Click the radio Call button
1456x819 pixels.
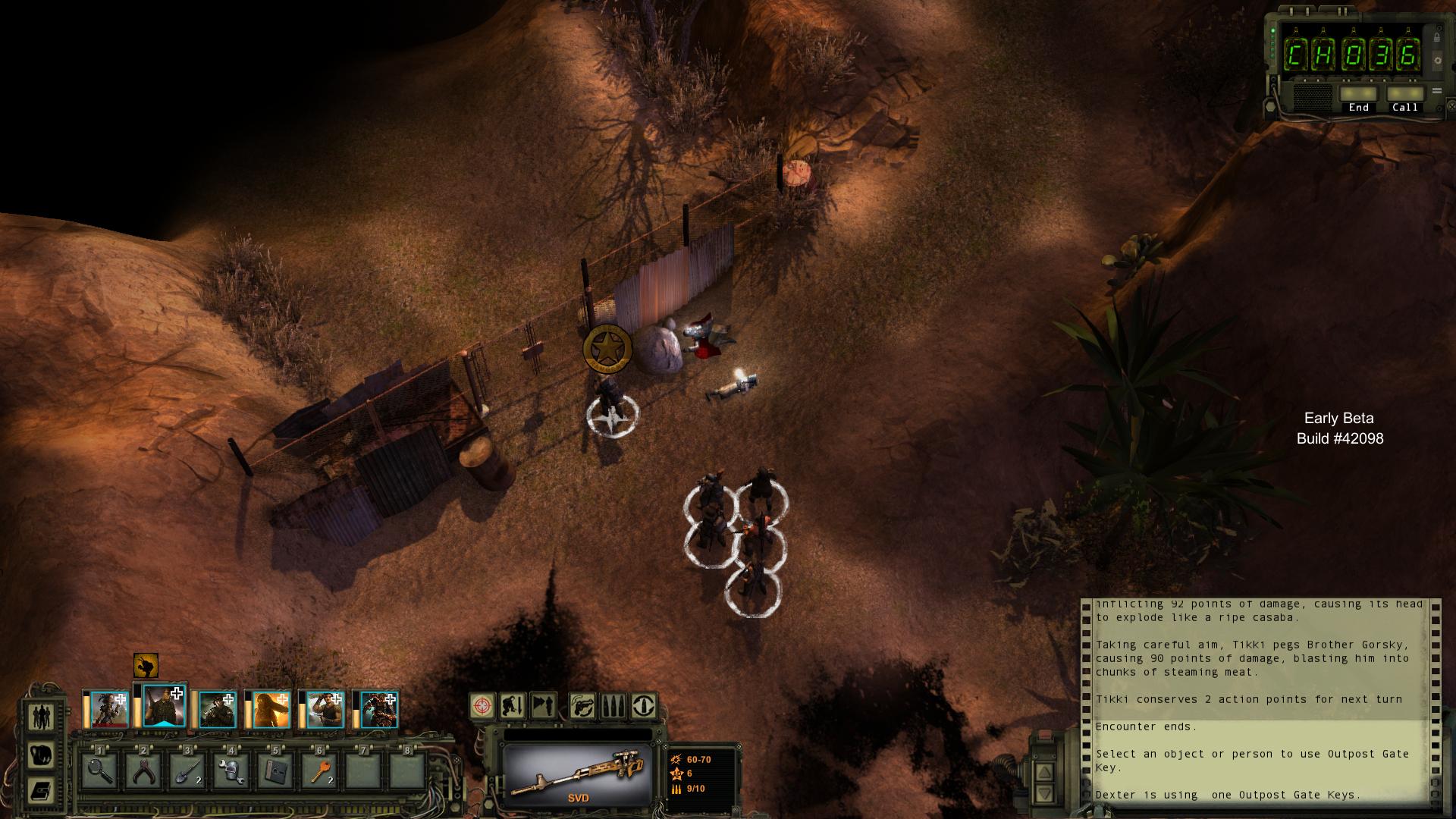coord(1404,96)
